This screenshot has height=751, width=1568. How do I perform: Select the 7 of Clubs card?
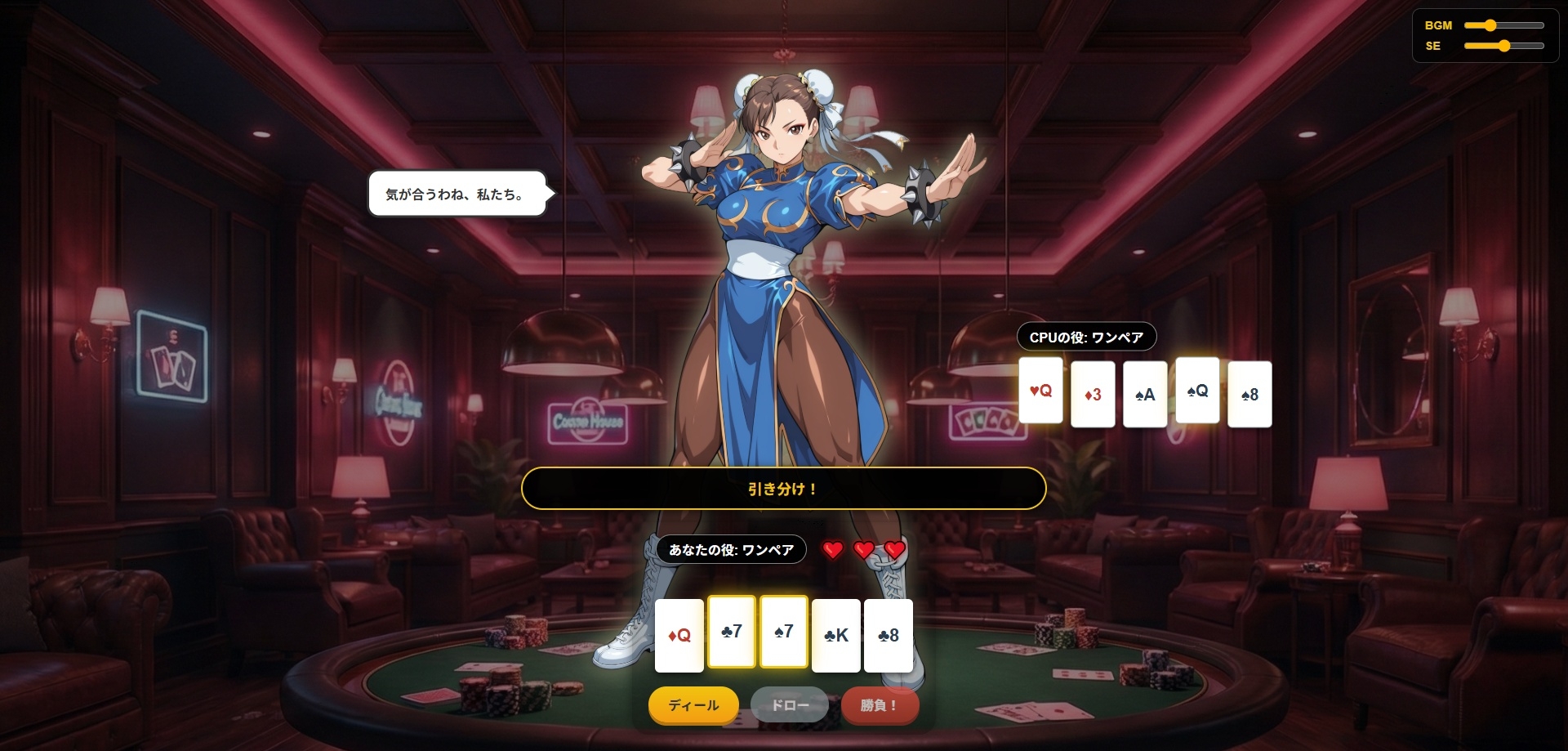[x=732, y=632]
